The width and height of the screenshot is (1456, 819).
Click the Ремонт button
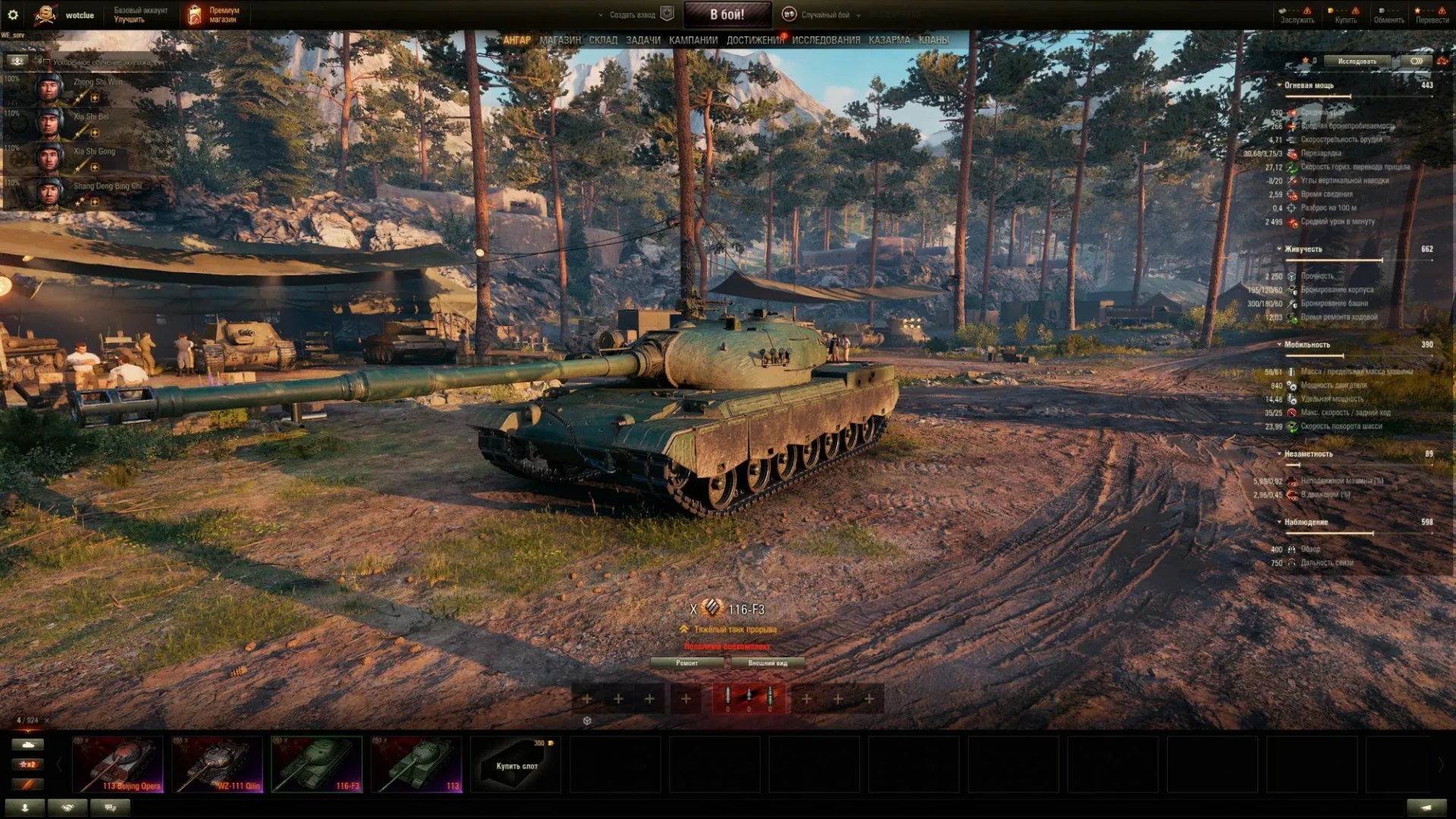coord(687,663)
